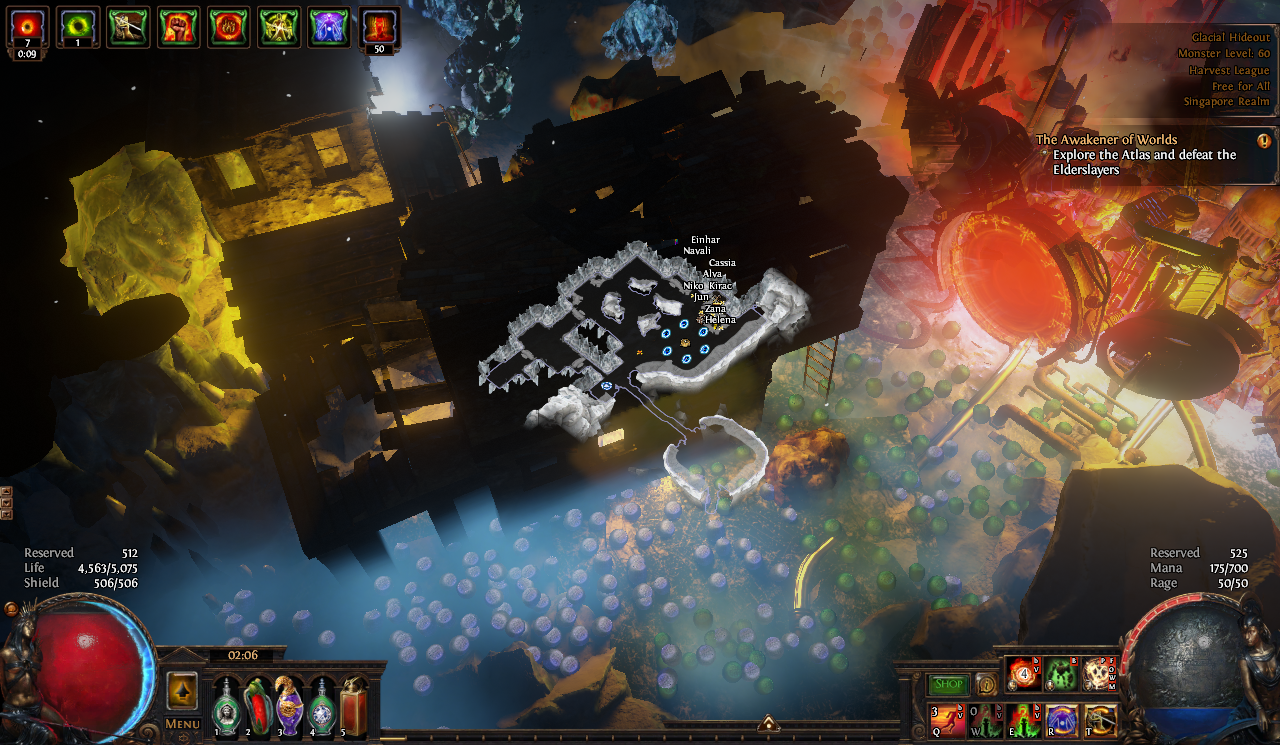Click the red eye buff icon with 7 stacks
Viewport: 1280px width, 745px height.
(26, 27)
